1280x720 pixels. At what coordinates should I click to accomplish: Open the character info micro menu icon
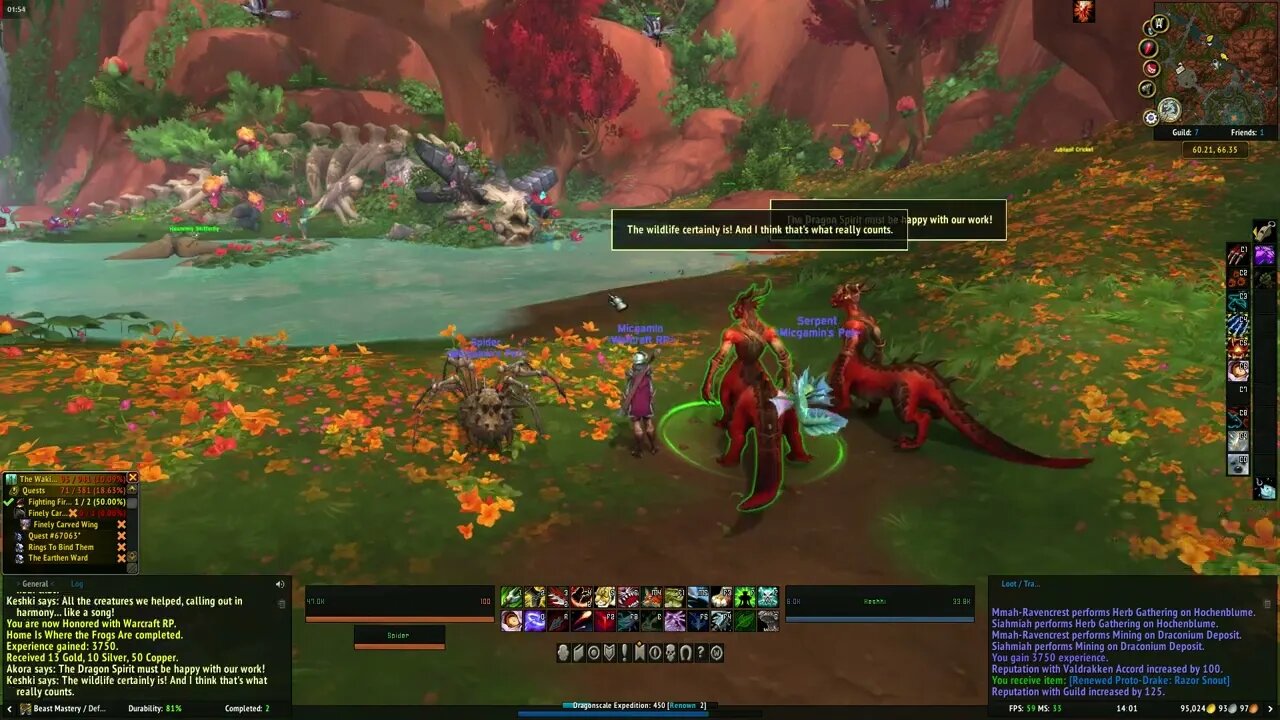click(x=562, y=653)
